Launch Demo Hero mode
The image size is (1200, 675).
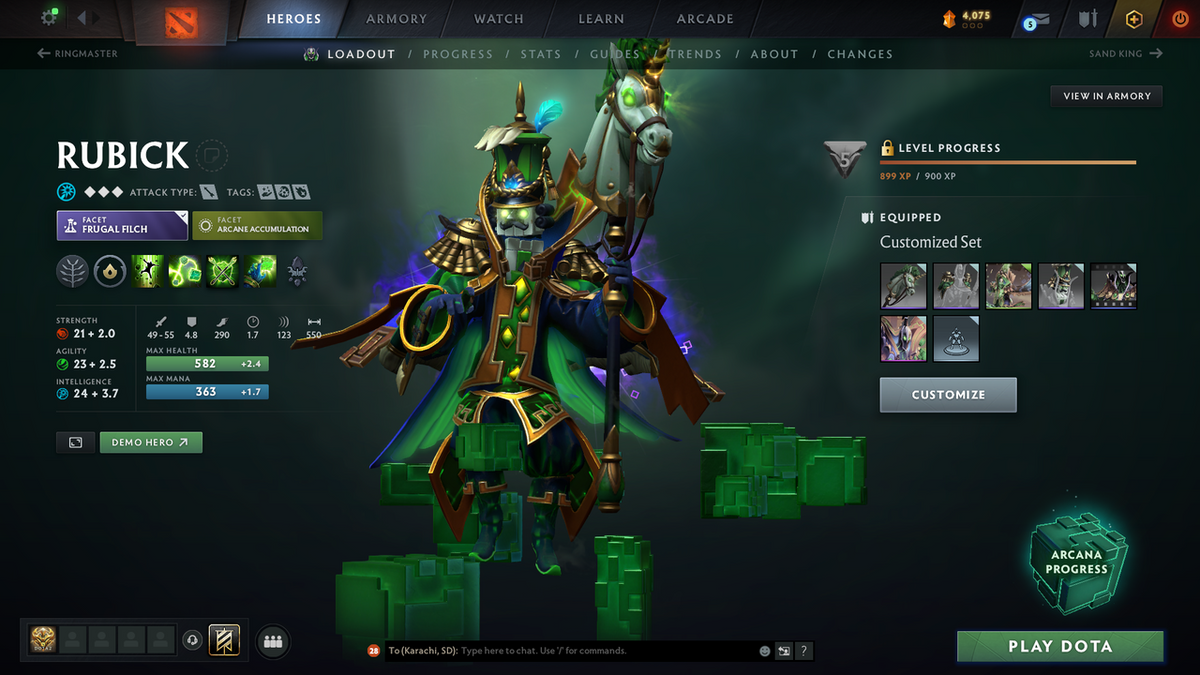[150, 442]
